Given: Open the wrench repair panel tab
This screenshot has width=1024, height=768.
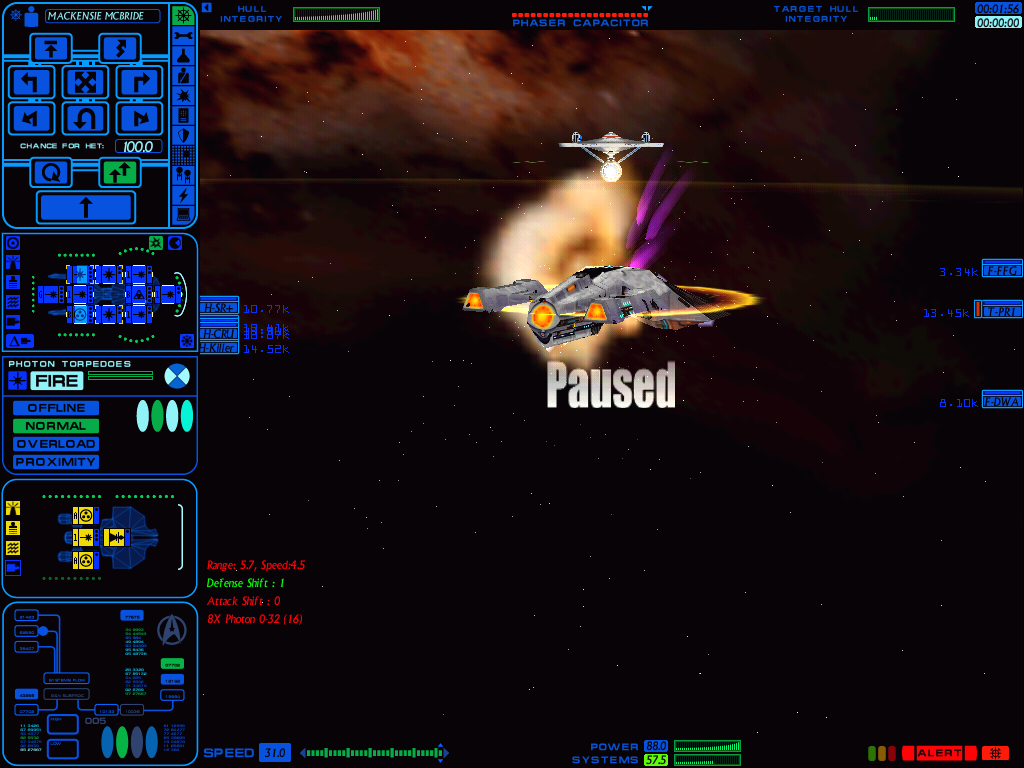Looking at the screenshot, I should coord(183,36).
